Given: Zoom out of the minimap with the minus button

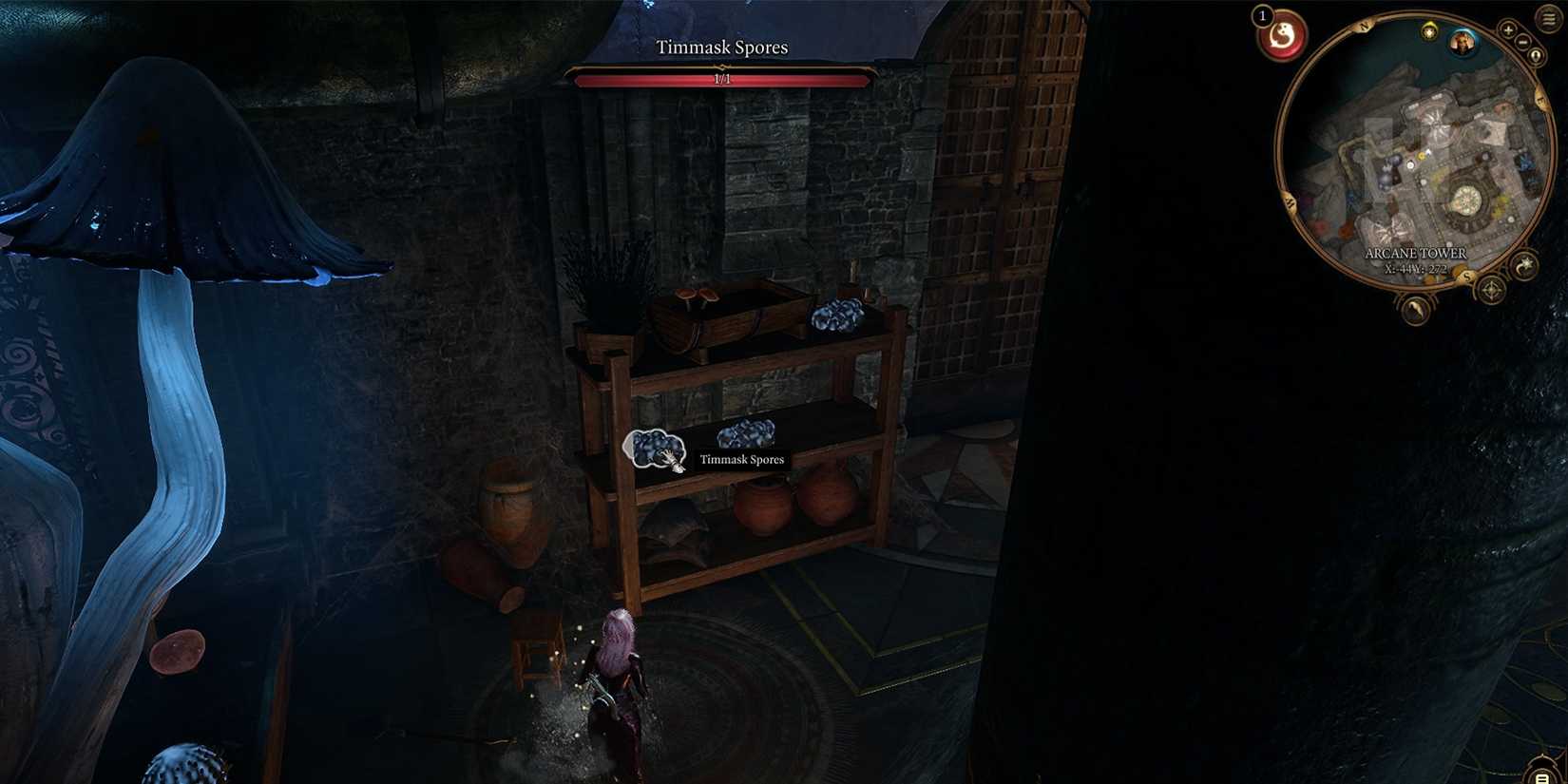Looking at the screenshot, I should click(1522, 42).
